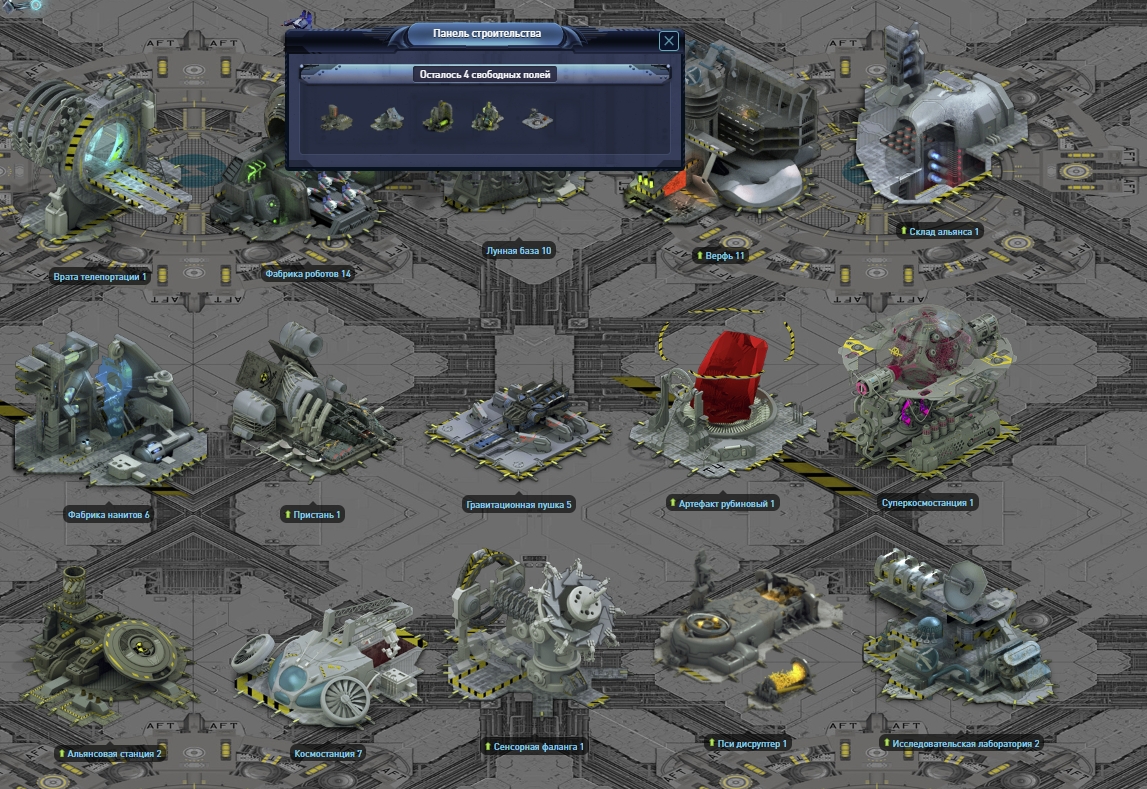Open the Суперкосмостанция 1 label
Screen dimensions: 1147x789
[927, 503]
